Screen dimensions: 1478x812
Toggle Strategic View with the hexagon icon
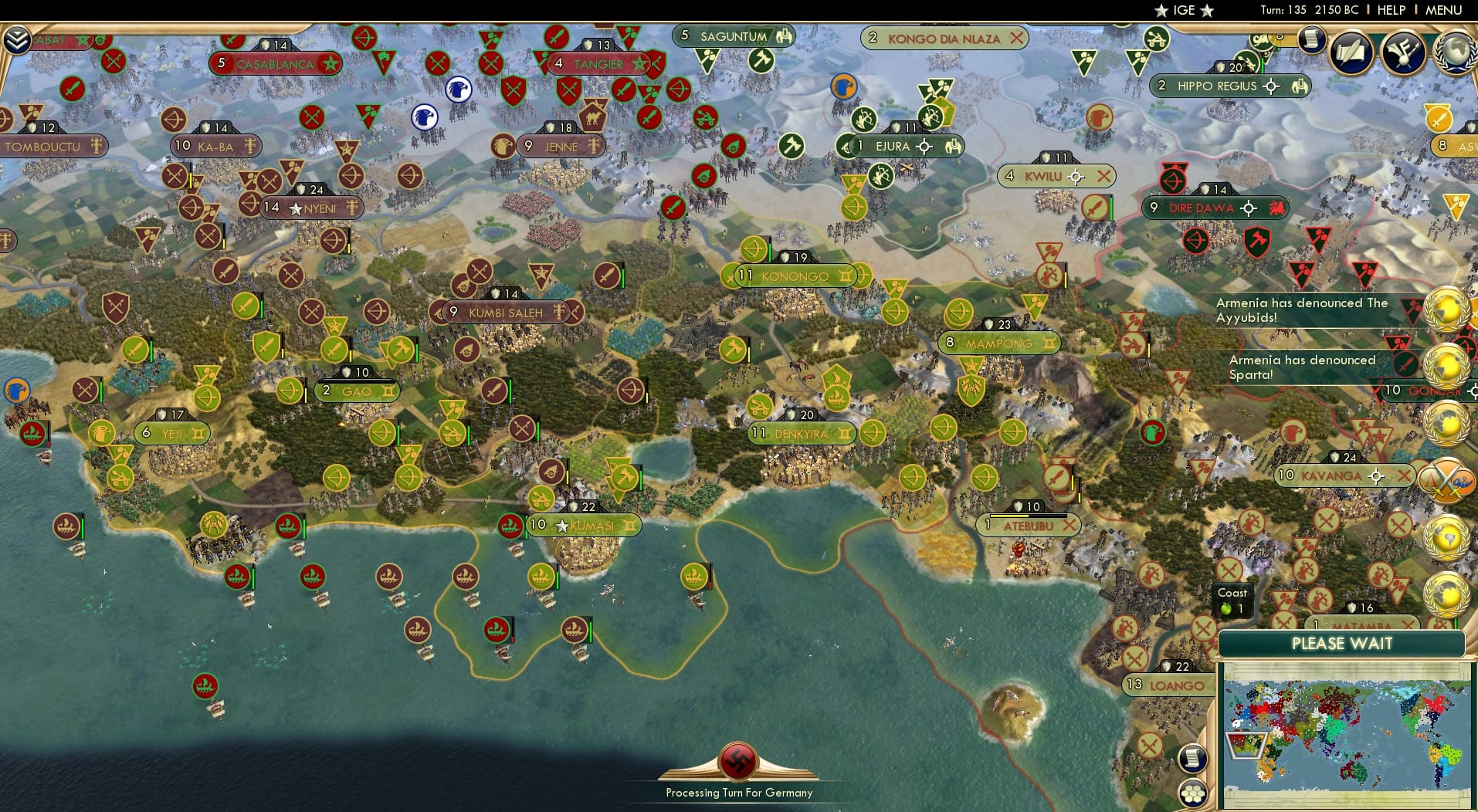(x=1192, y=793)
